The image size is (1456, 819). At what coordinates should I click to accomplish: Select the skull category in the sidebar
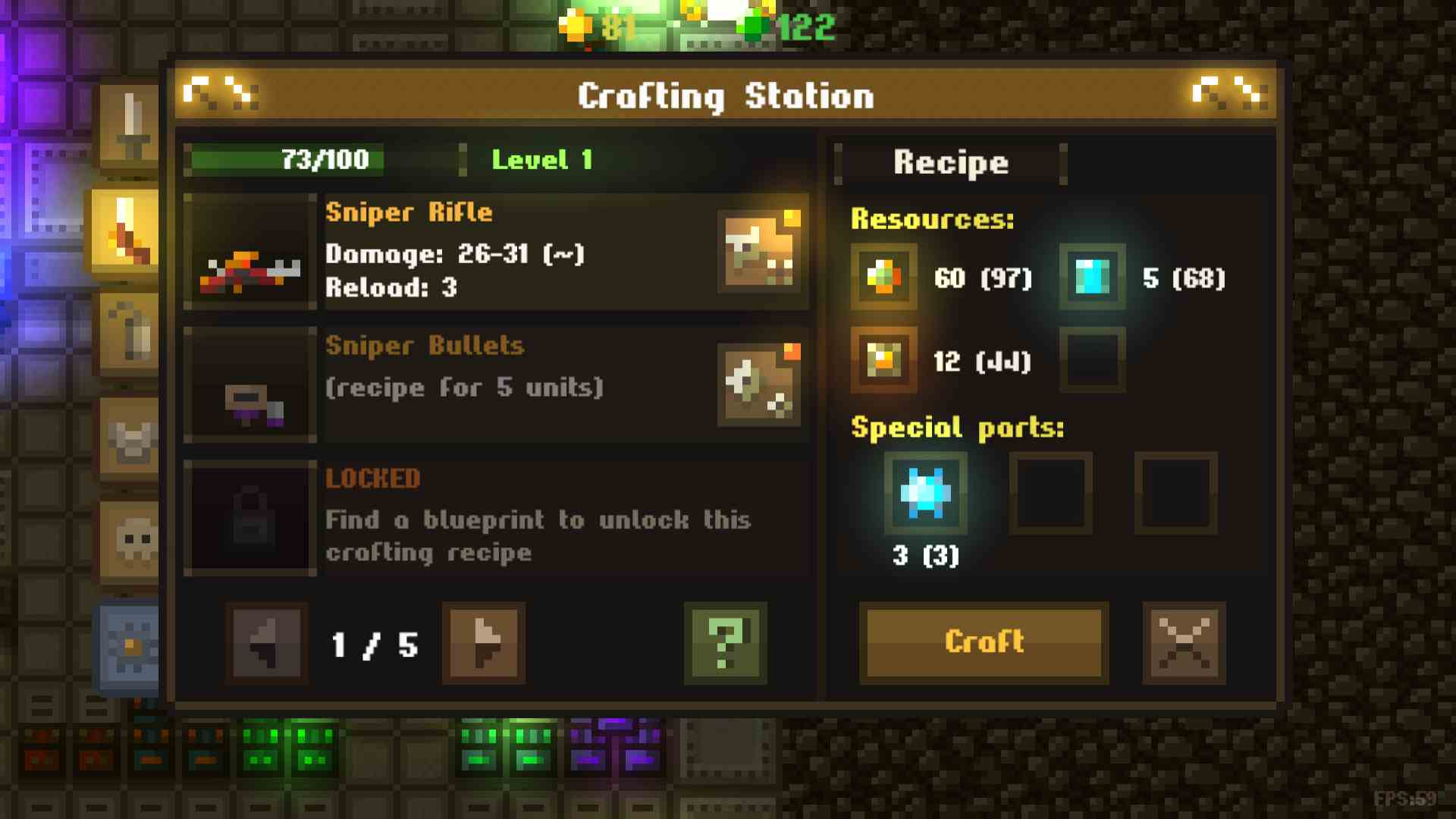(x=130, y=542)
